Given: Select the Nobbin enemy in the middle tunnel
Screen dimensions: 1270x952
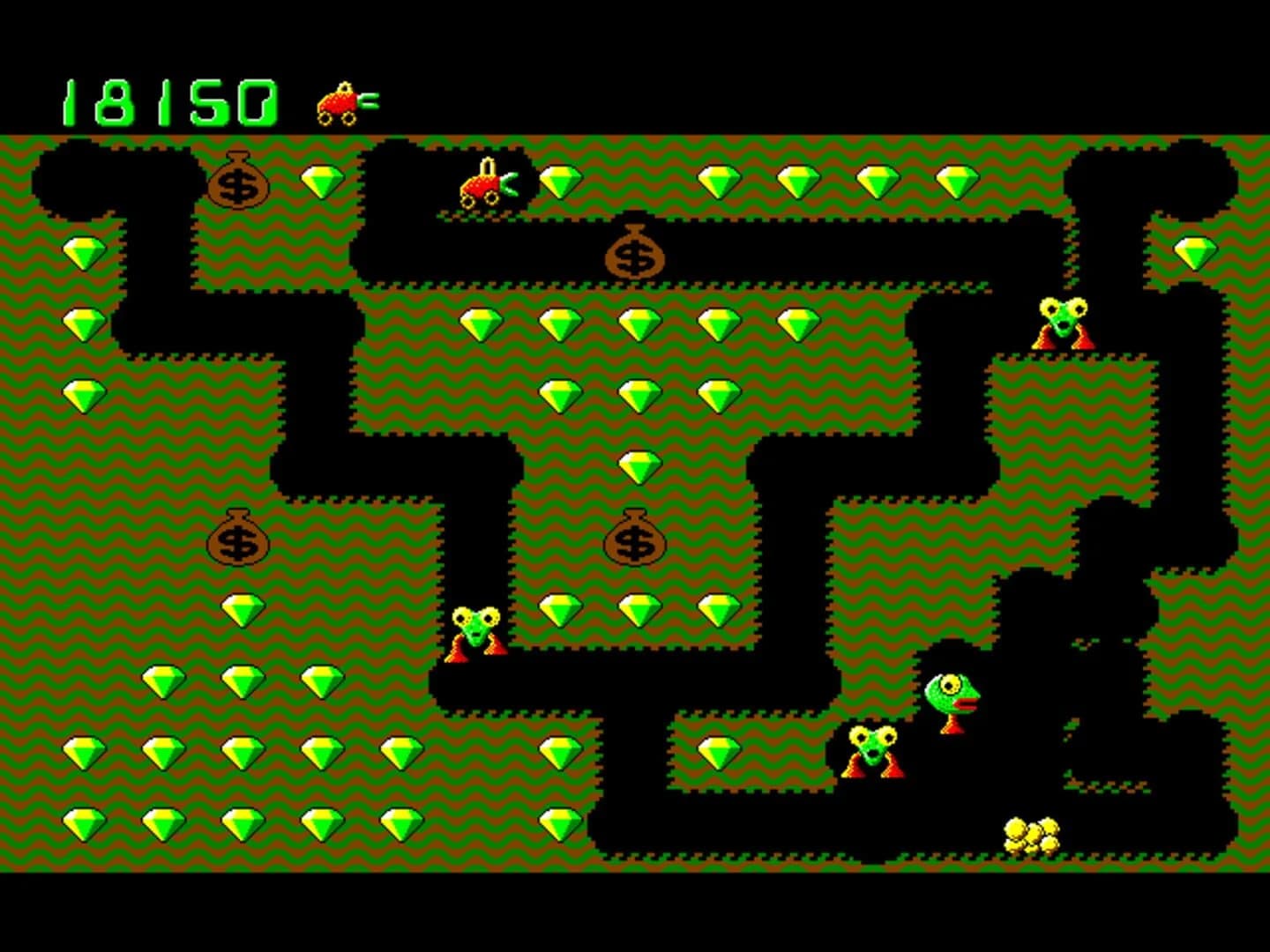Looking at the screenshot, I should (x=474, y=630).
